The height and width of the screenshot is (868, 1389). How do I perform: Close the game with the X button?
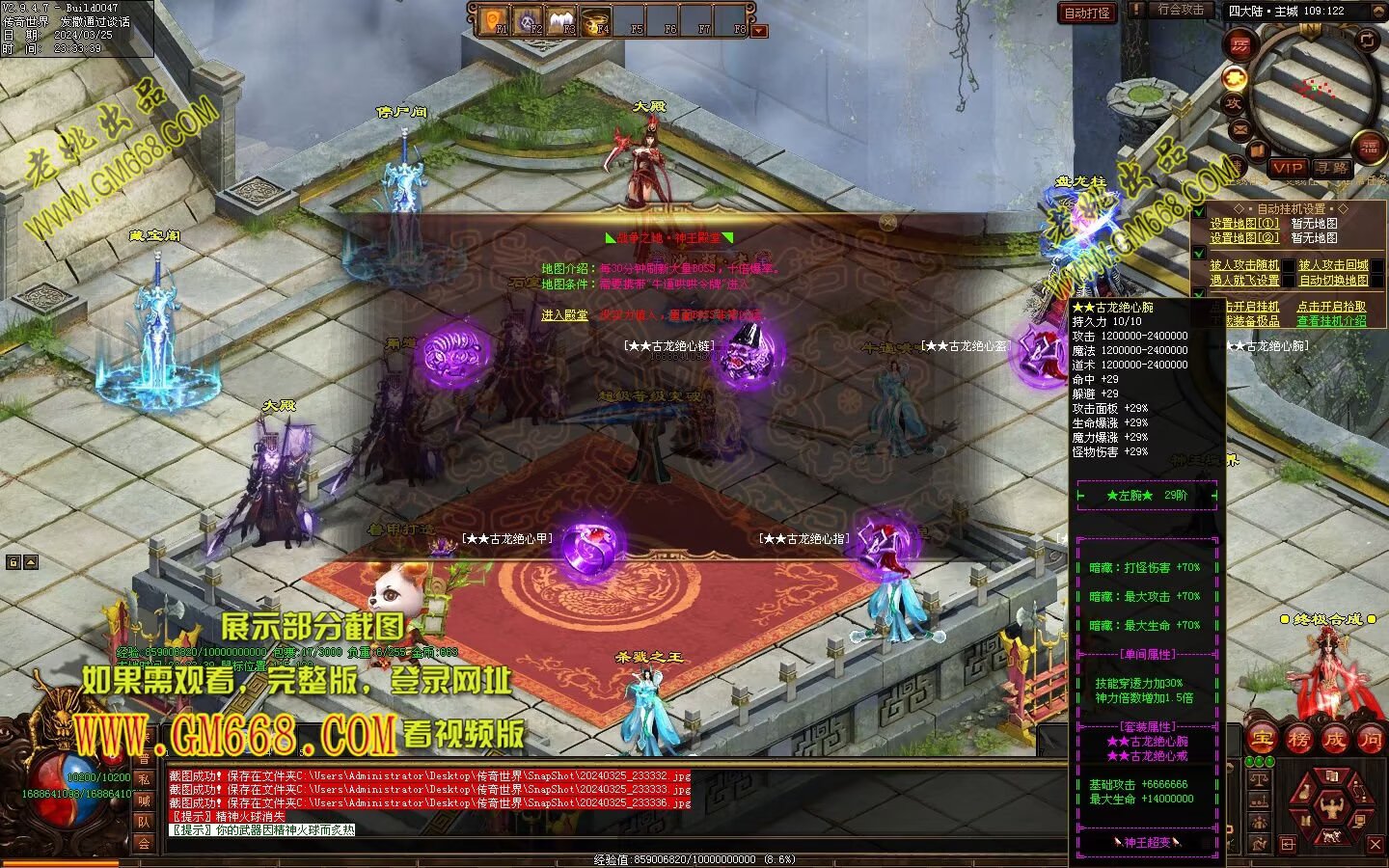coord(1375,845)
